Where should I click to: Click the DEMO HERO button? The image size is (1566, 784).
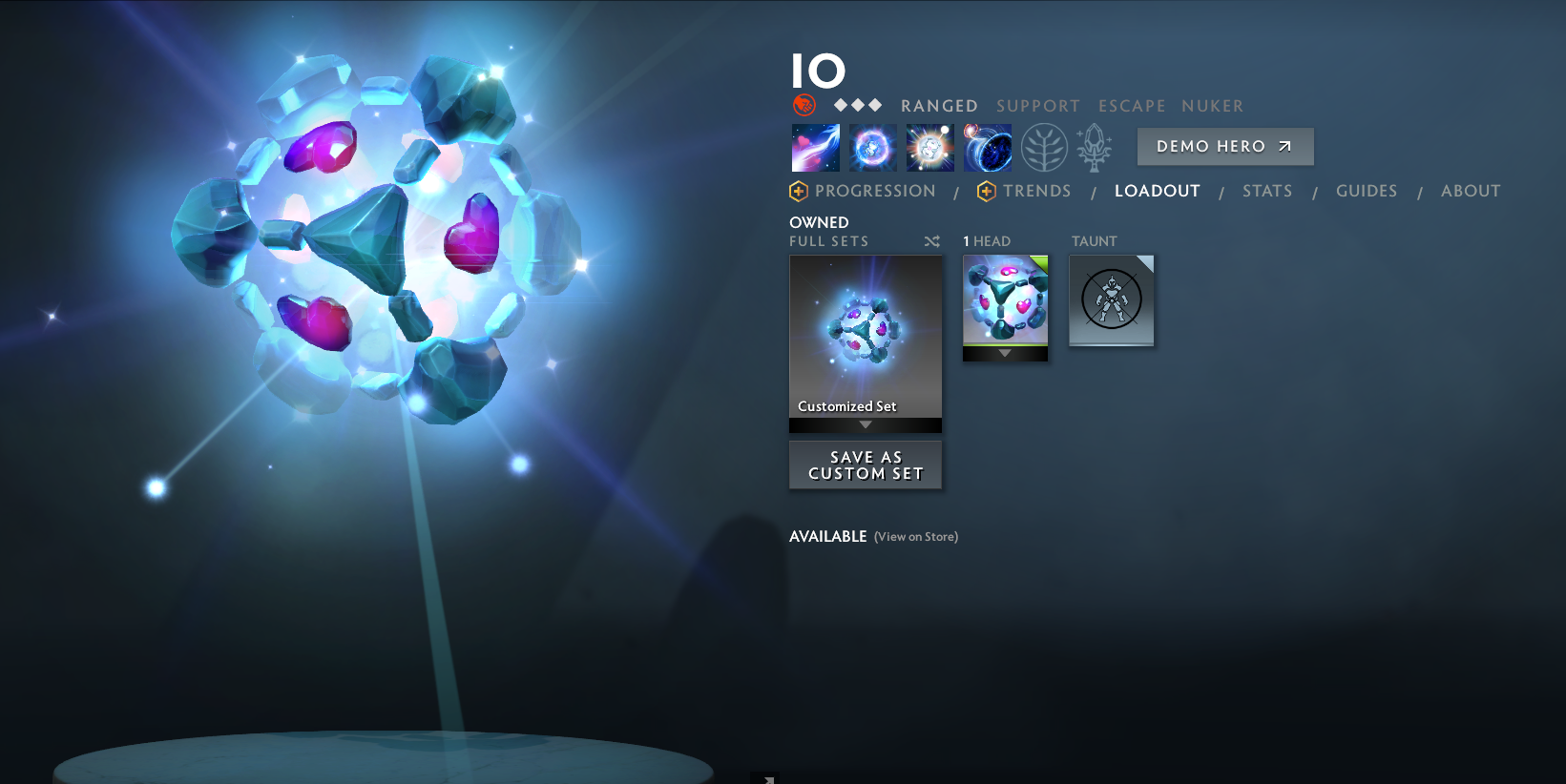pyautogui.click(x=1224, y=146)
